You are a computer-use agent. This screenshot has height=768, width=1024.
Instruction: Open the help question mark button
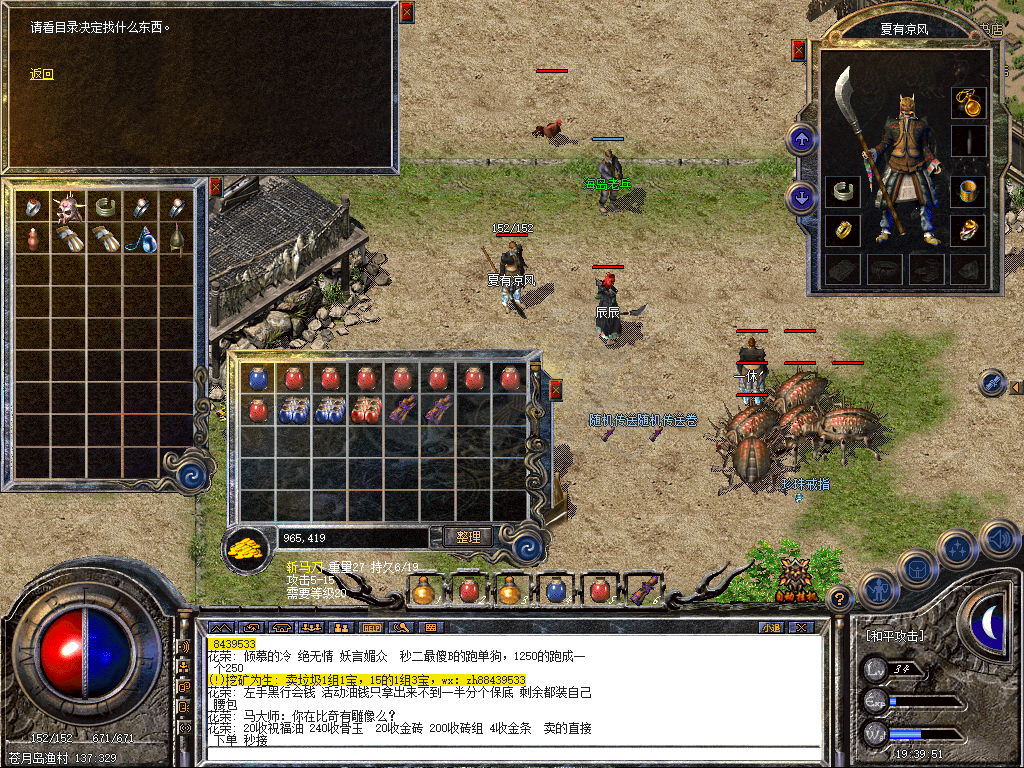point(840,598)
